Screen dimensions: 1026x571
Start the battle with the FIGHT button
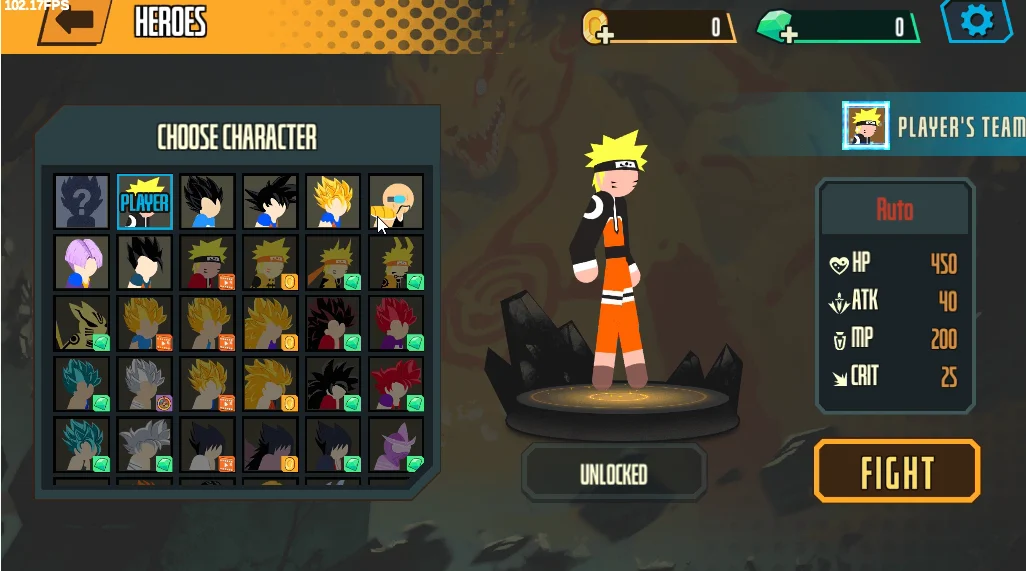click(897, 470)
